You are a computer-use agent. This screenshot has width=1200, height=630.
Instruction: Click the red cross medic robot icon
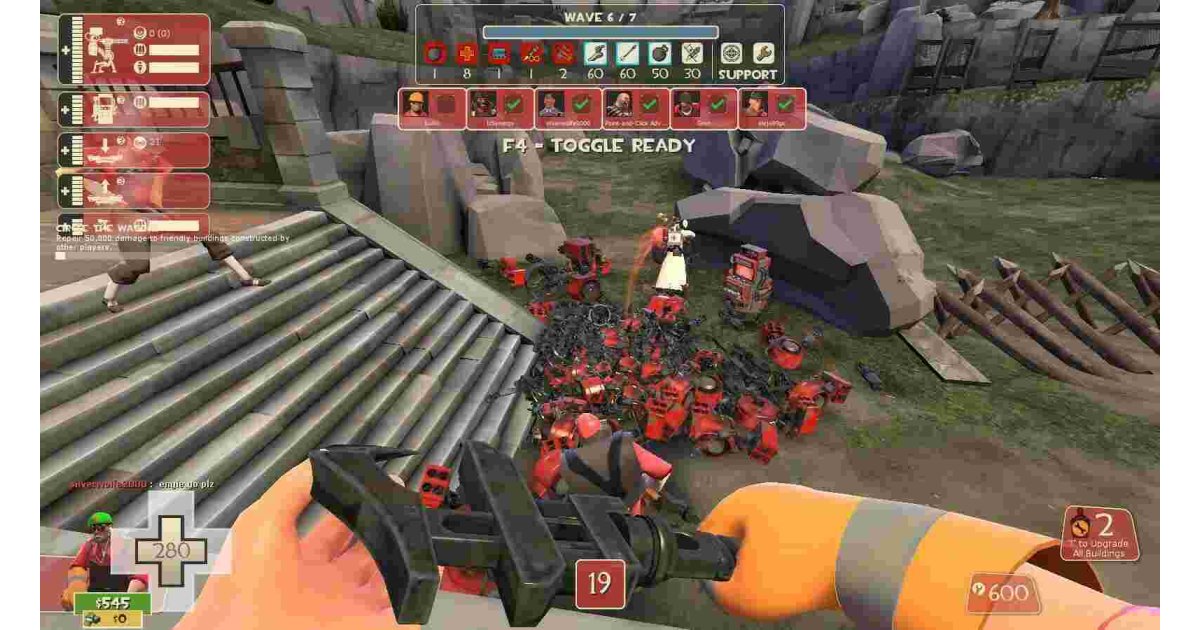[x=466, y=54]
